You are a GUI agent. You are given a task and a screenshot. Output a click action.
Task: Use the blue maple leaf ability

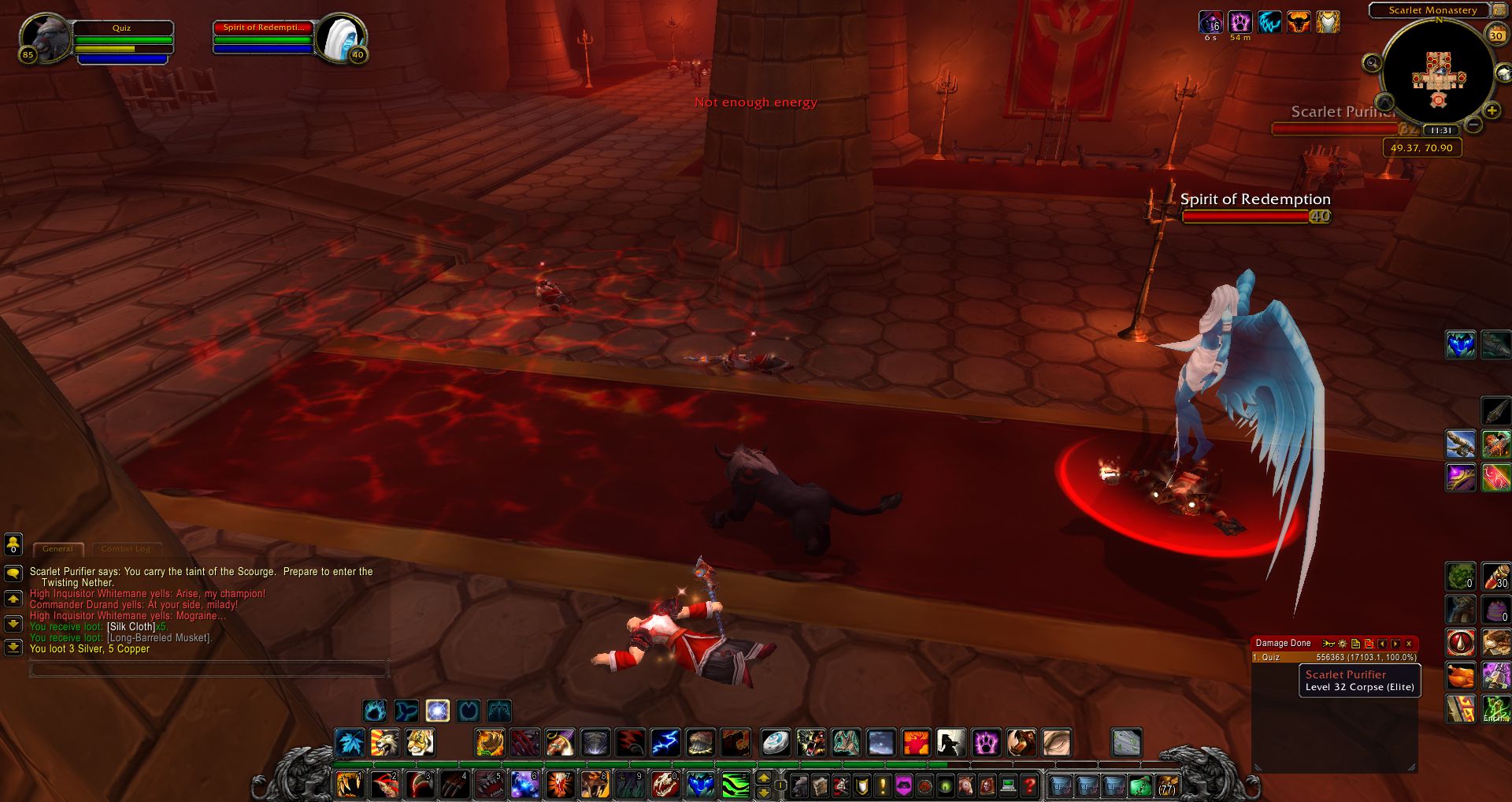click(x=349, y=742)
